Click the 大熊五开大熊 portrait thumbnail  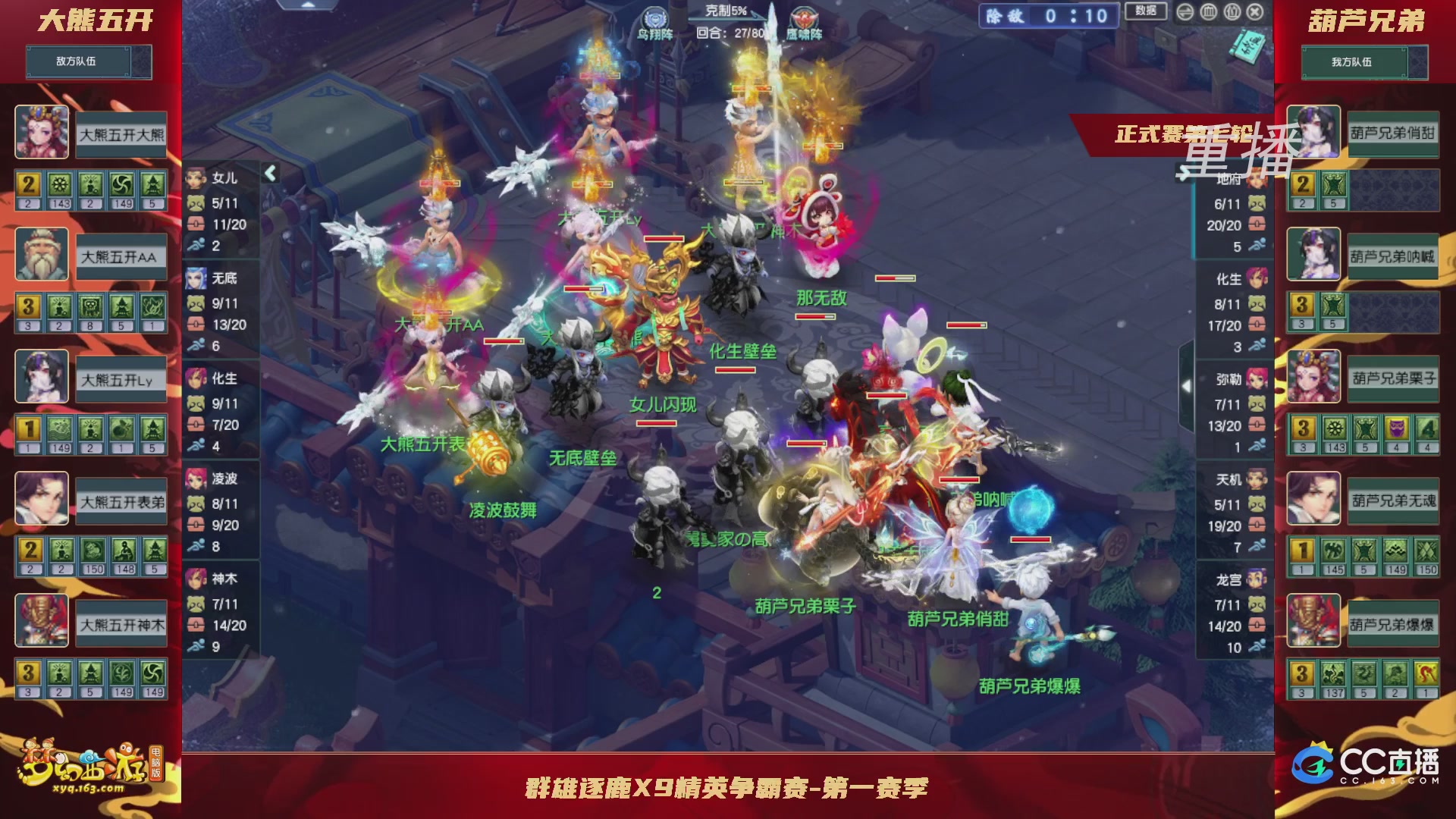coord(42,131)
